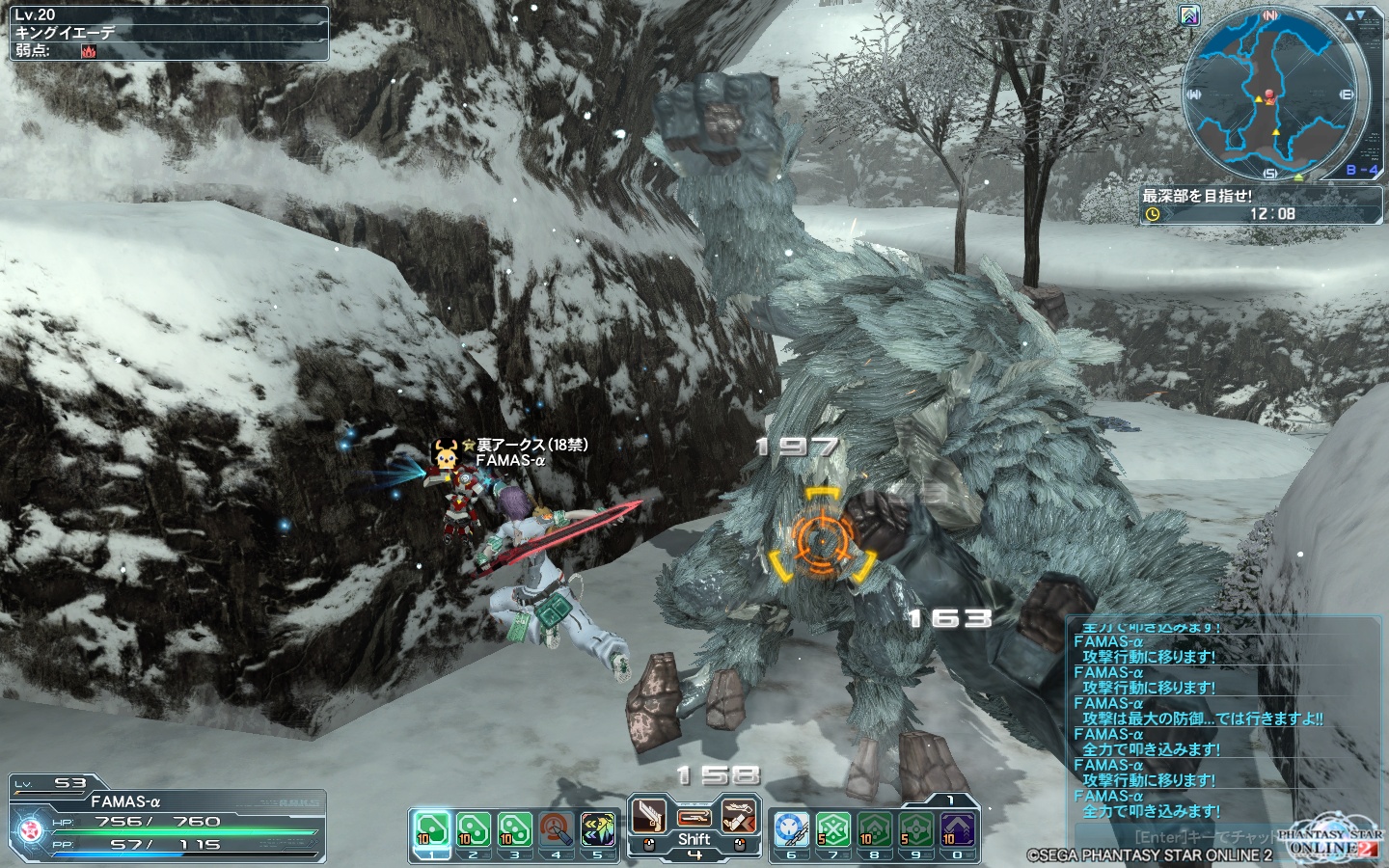The width and height of the screenshot is (1389, 868).
Task: Use the green hexagon X icon in slot 7
Action: point(832,829)
